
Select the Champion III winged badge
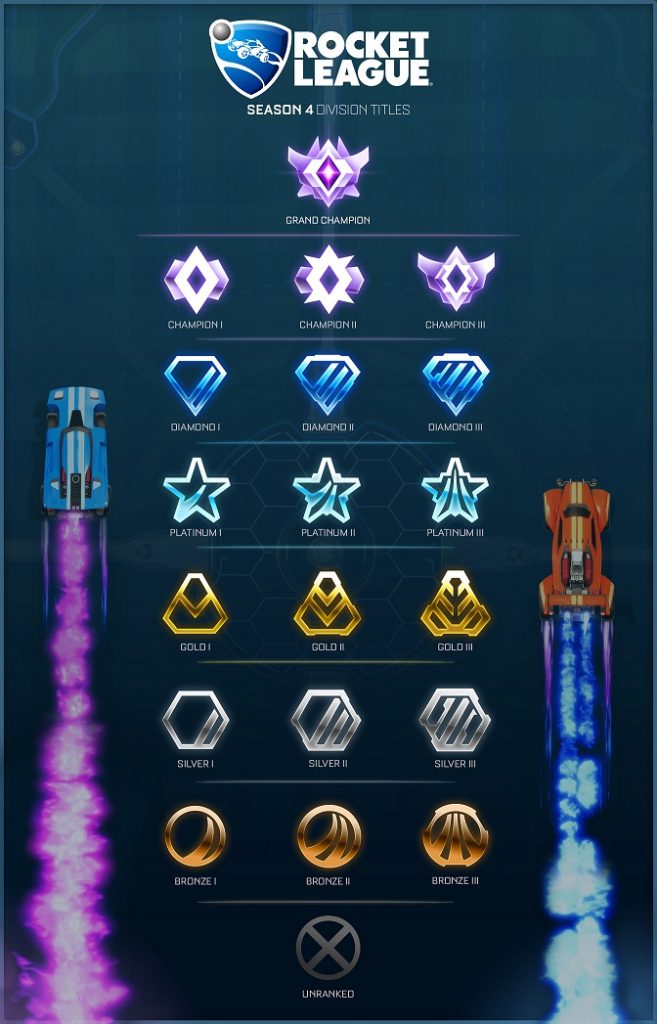pos(455,279)
